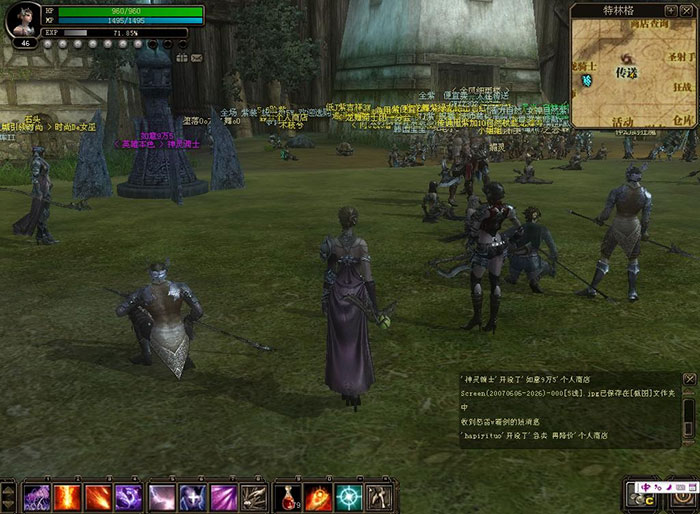Click the player character portrait

click(x=23, y=21)
